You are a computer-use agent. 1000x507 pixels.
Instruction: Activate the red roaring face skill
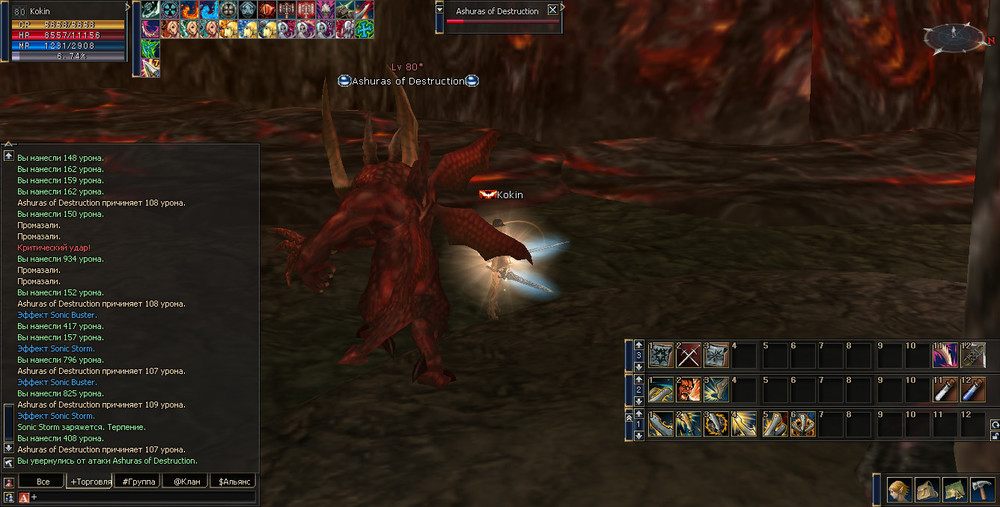point(687,389)
